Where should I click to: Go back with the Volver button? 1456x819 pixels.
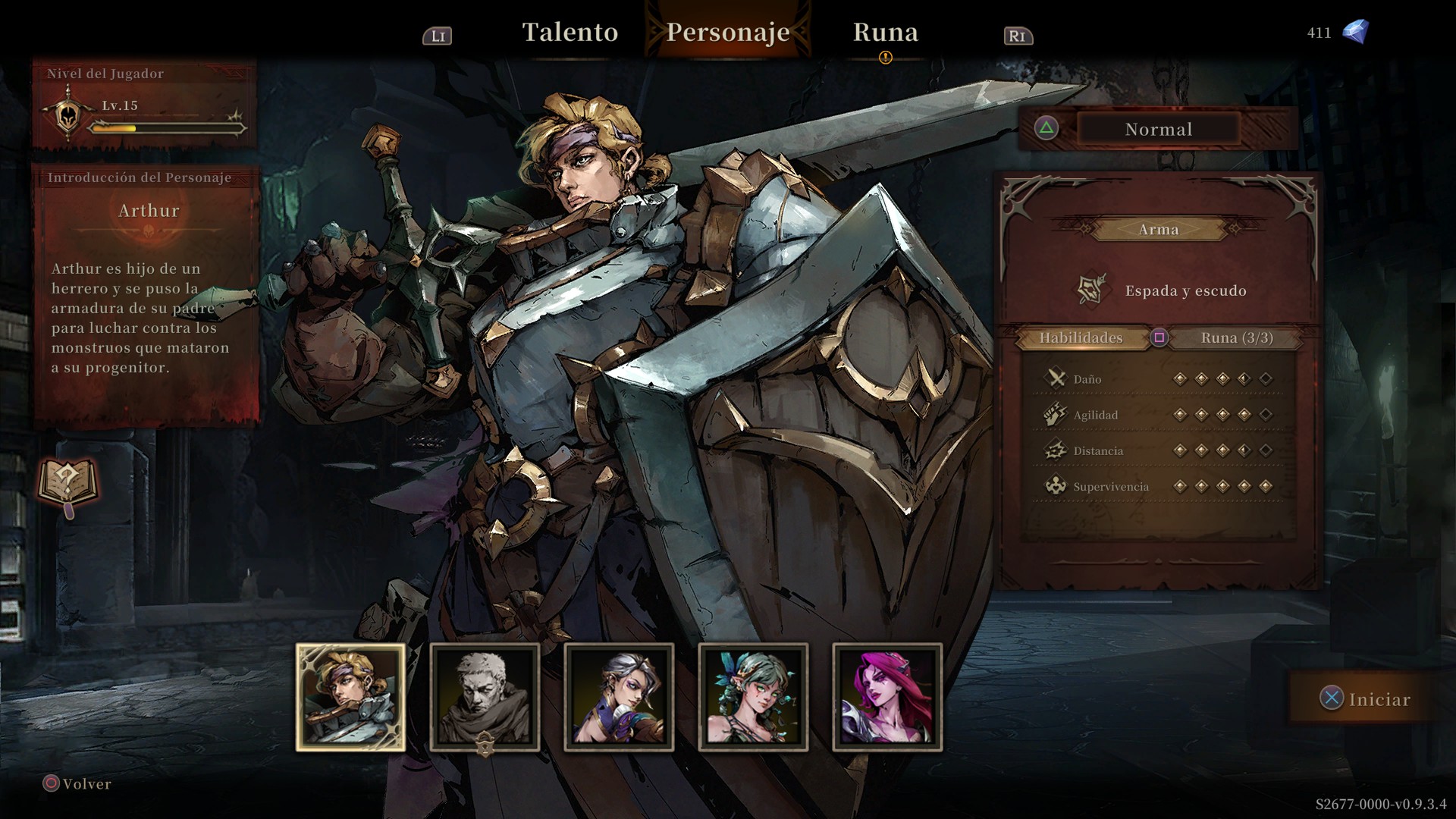click(77, 784)
